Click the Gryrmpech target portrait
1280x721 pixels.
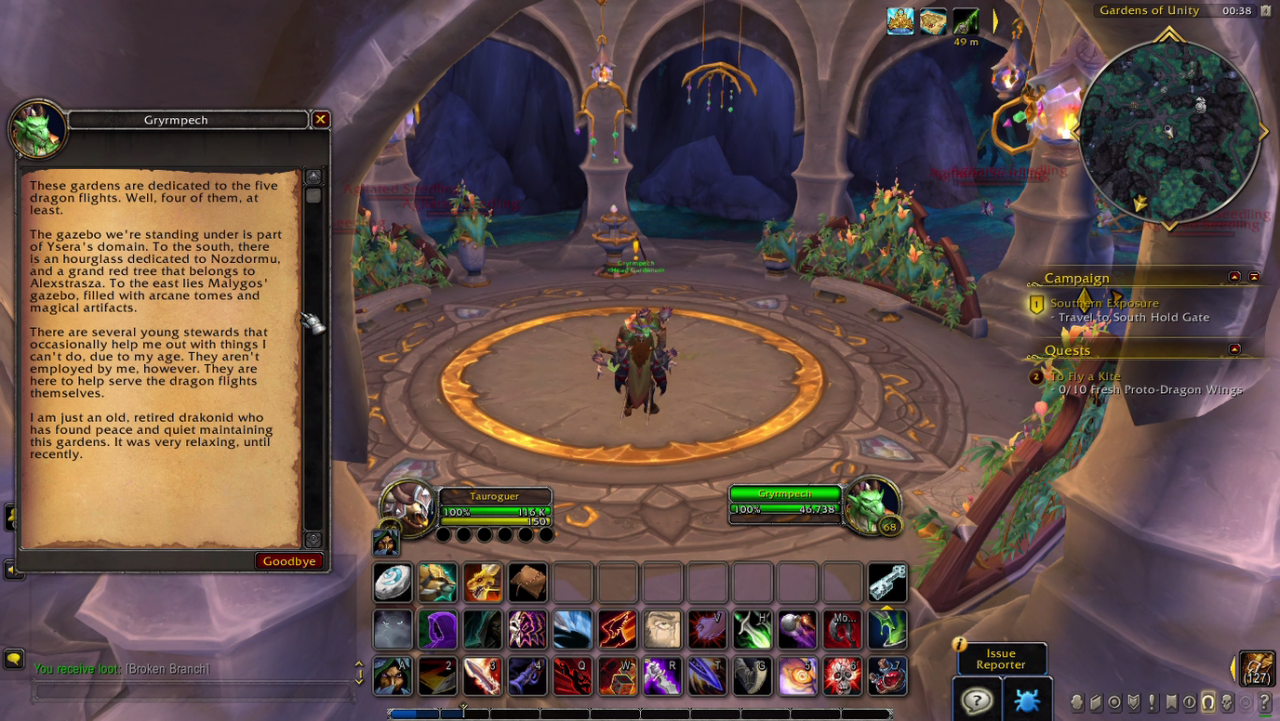point(869,505)
